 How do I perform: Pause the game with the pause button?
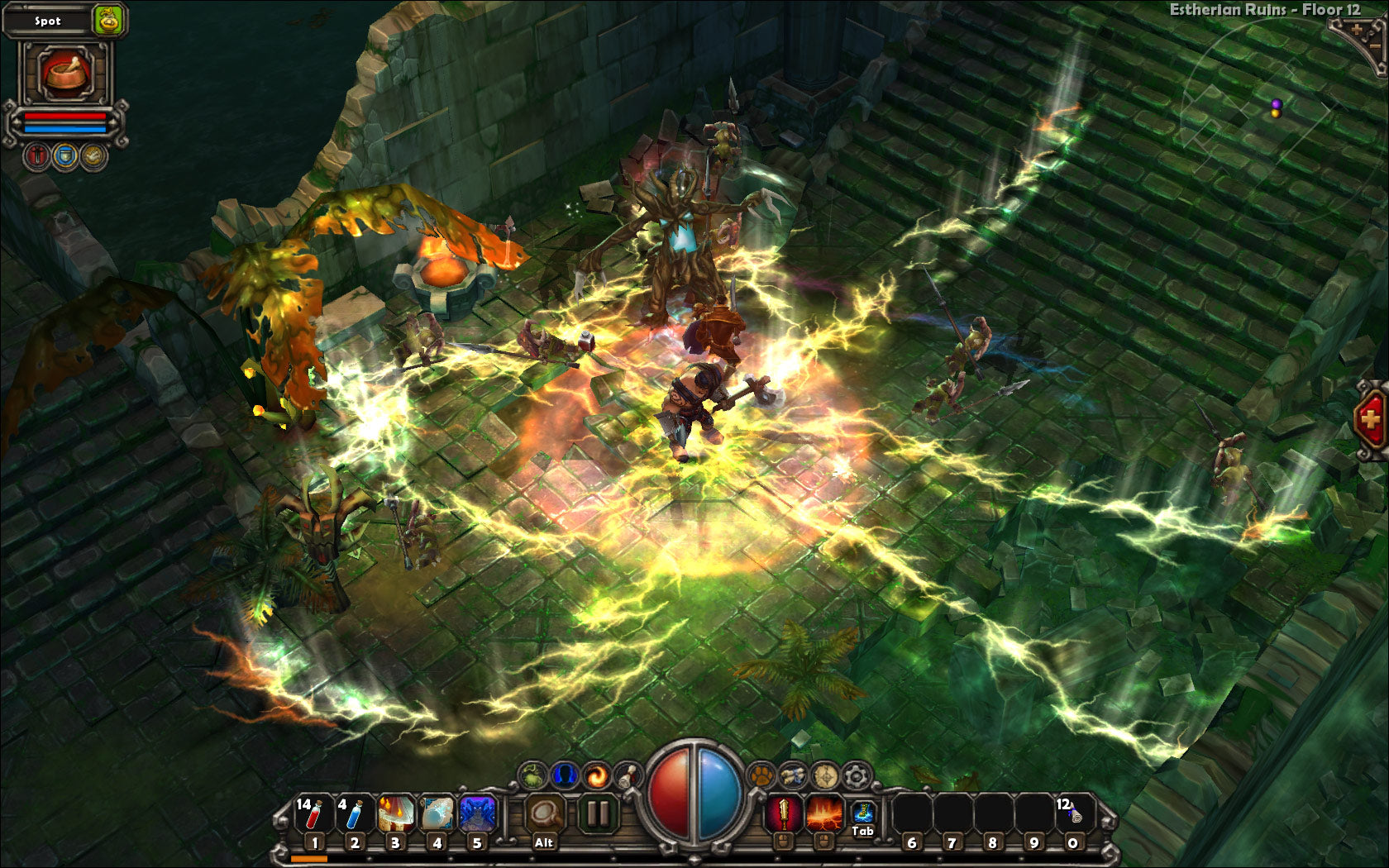(598, 811)
